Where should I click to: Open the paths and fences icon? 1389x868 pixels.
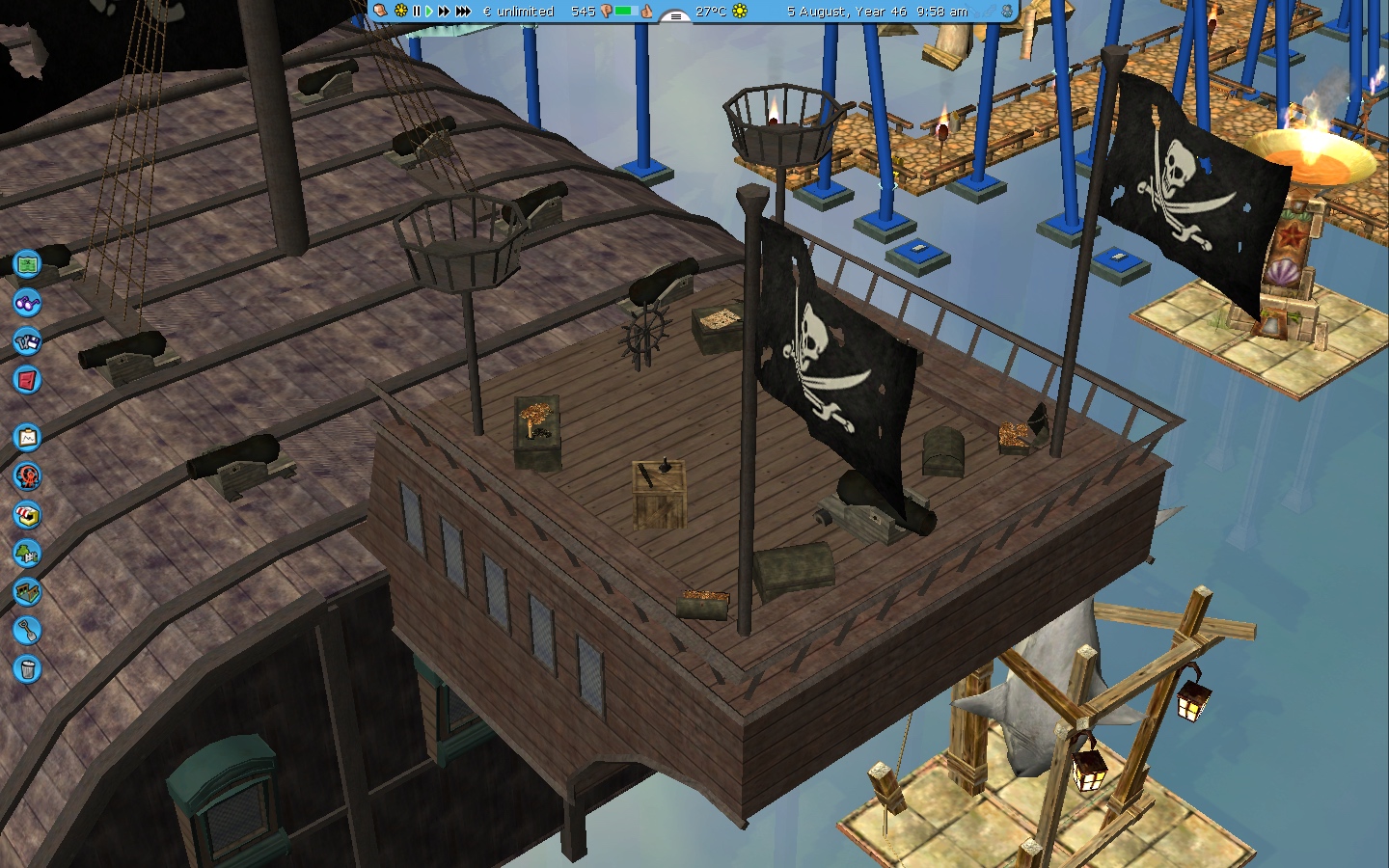[27, 592]
